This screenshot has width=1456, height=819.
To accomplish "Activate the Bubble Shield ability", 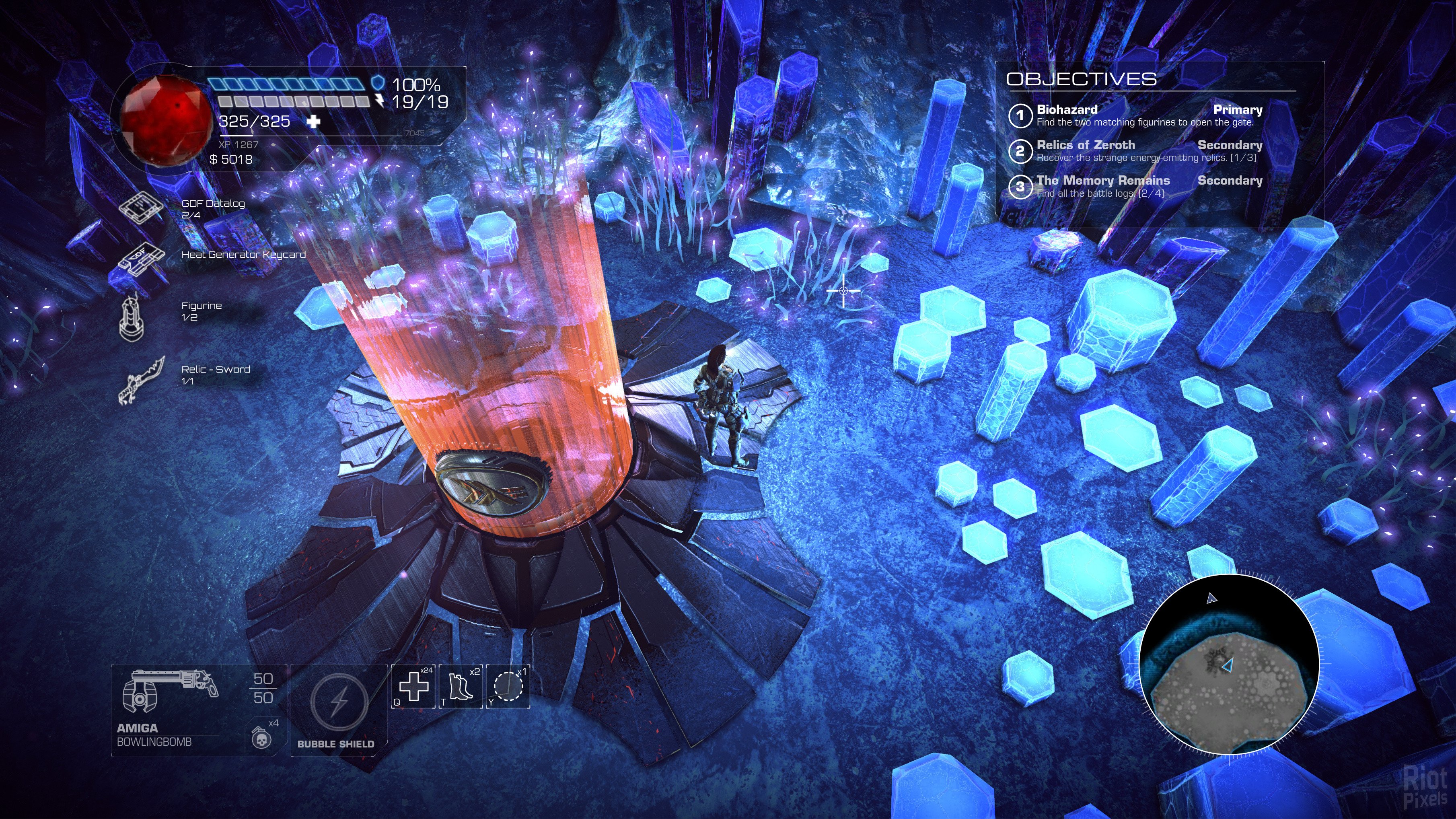I will (339, 703).
